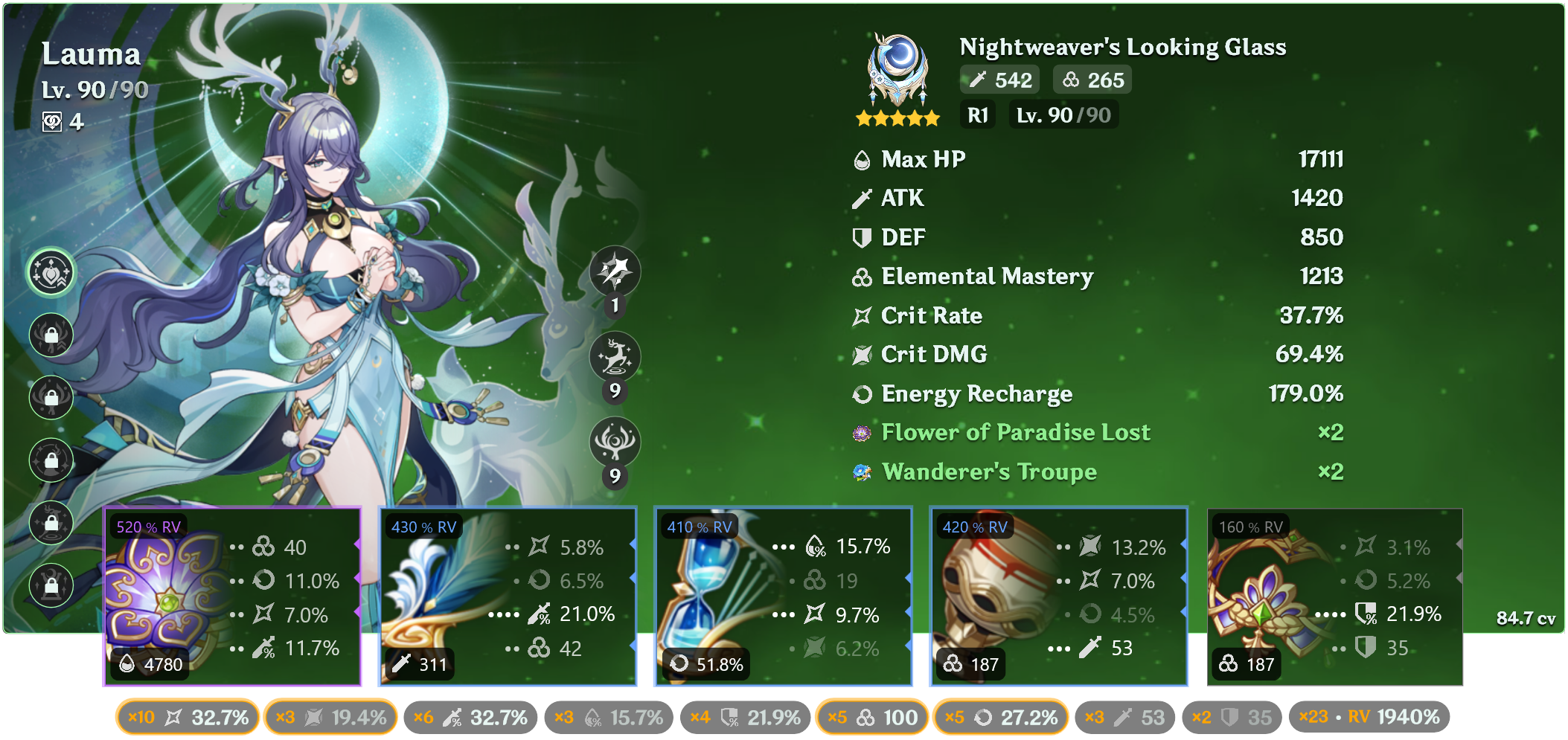This screenshot has width=1568, height=740.
Task: Open the hourglass sands artifact card
Action: tap(783, 596)
